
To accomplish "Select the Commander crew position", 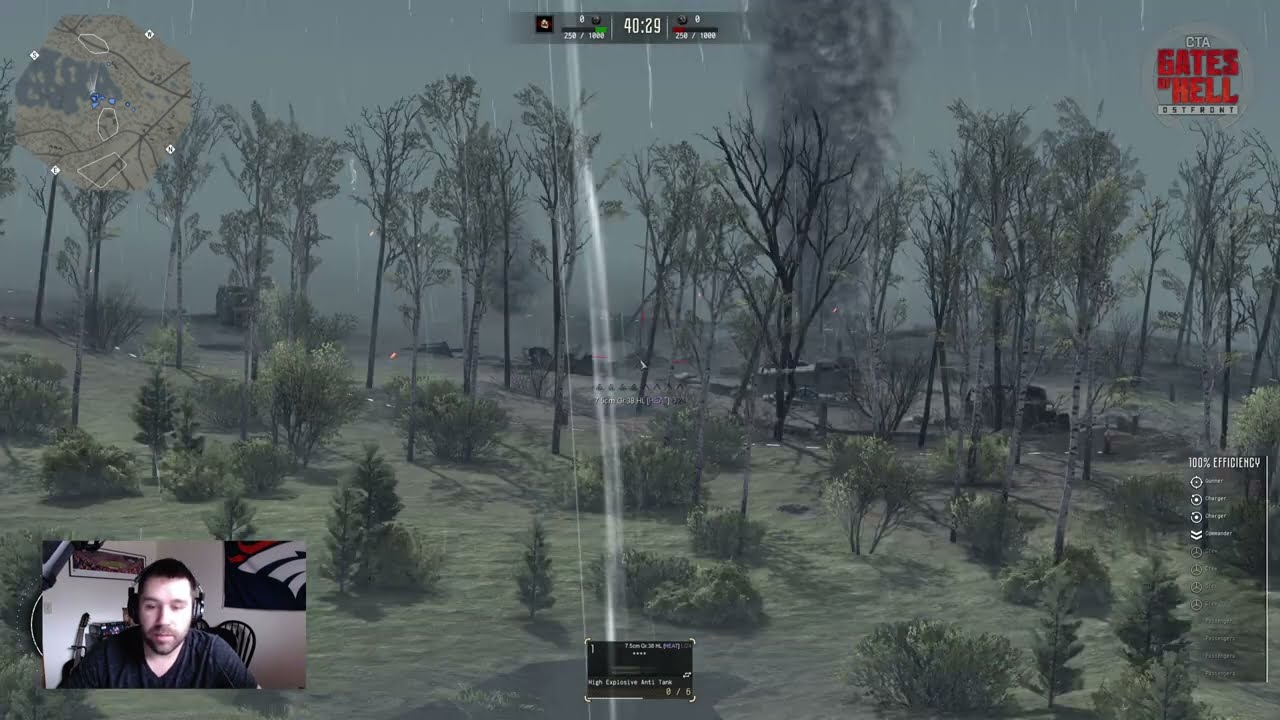I will point(1197,533).
